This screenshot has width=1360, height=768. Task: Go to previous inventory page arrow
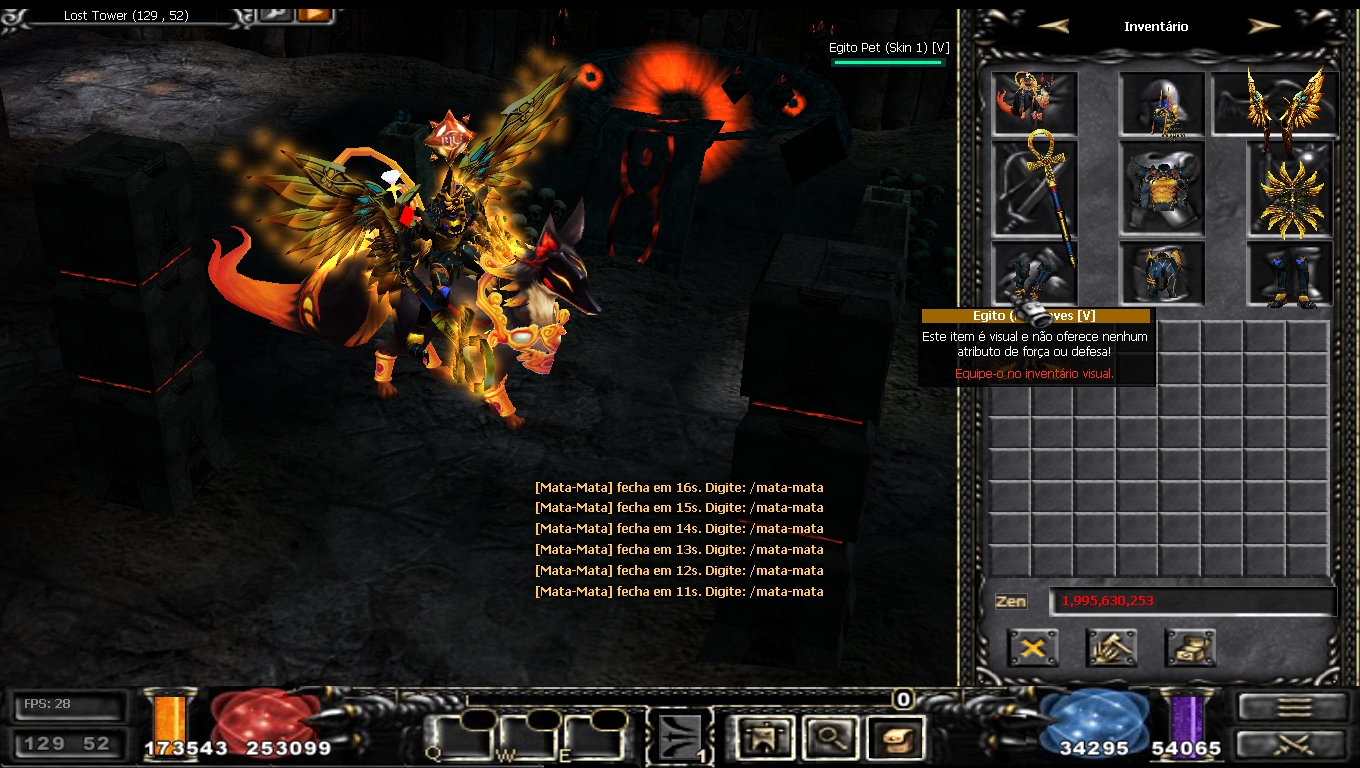tap(1053, 27)
